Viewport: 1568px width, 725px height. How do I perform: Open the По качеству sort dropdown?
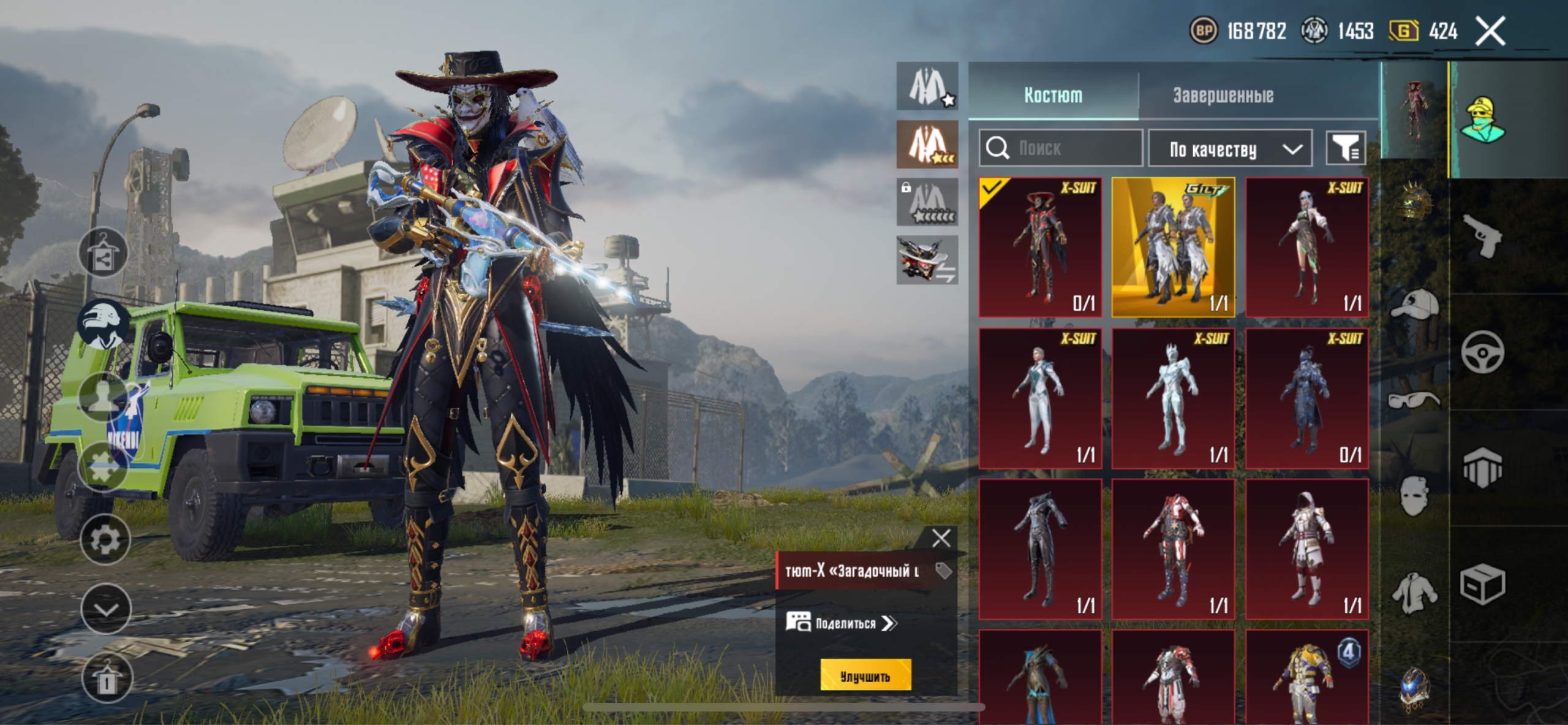pyautogui.click(x=1230, y=148)
